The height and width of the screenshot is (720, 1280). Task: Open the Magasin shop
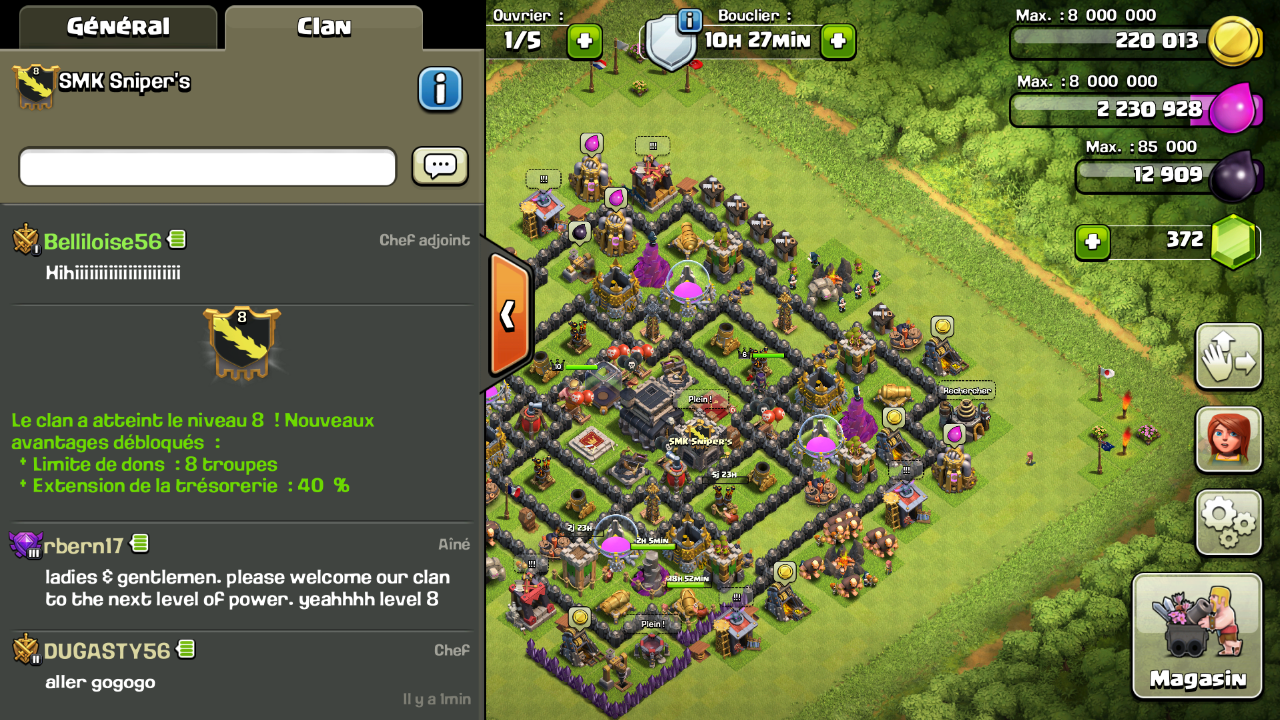click(x=1197, y=636)
